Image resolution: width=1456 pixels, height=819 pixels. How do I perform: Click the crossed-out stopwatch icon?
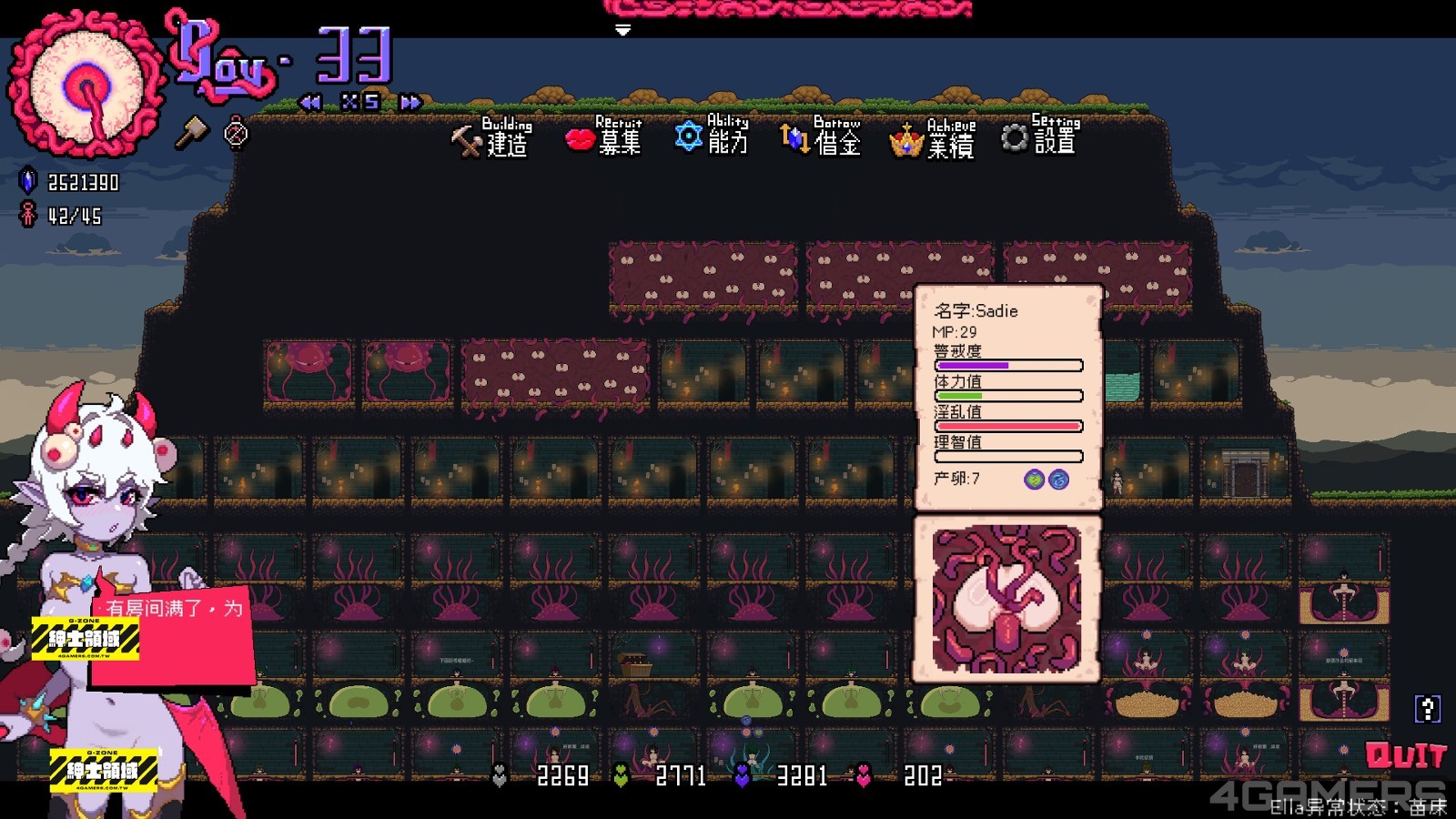point(236,133)
